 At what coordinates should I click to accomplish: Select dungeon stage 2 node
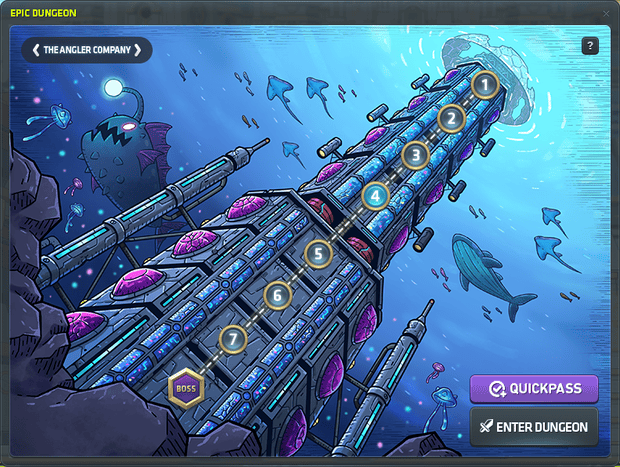[x=451, y=120]
